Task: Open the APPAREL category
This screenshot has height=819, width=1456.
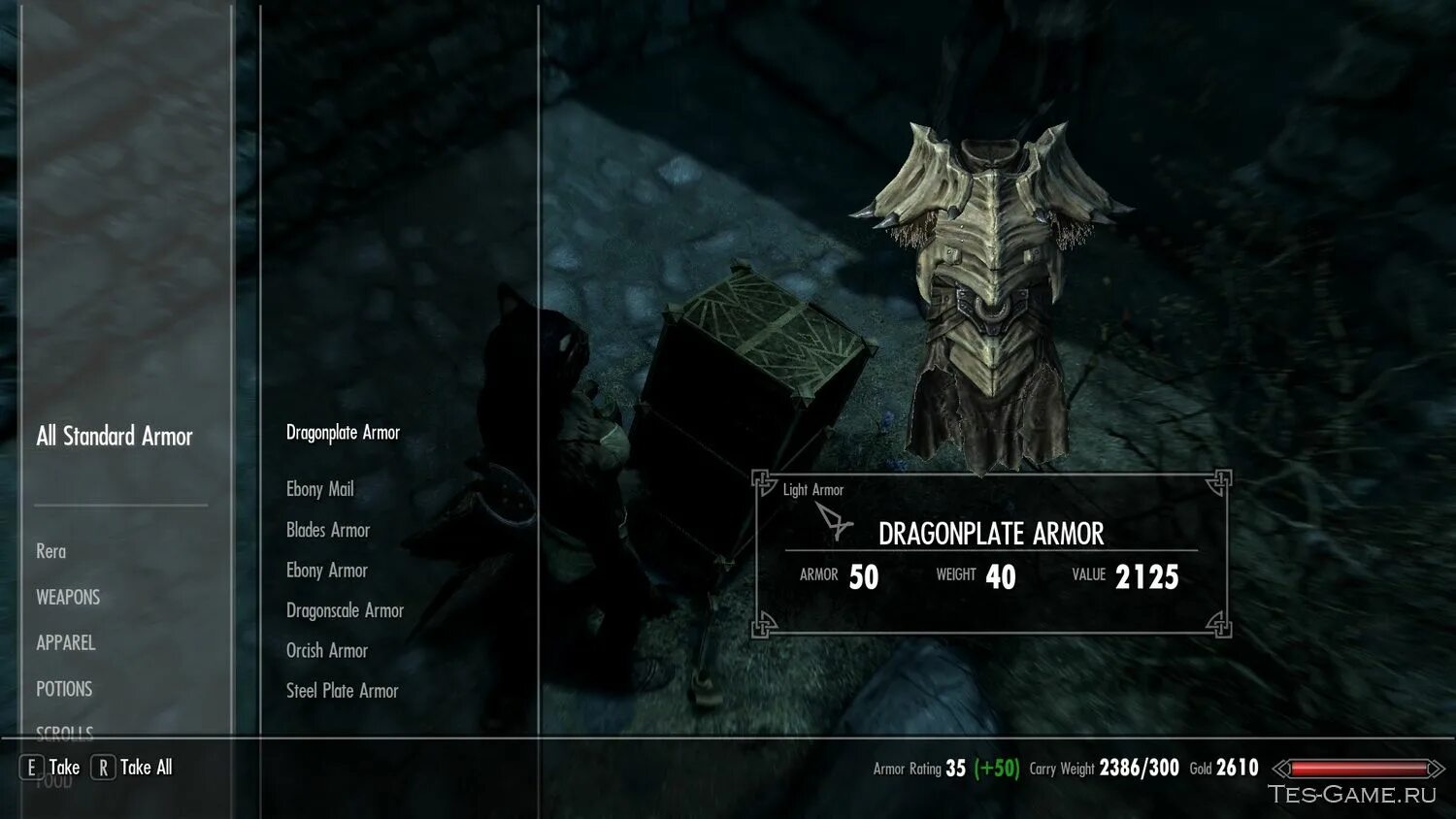Action: point(65,642)
